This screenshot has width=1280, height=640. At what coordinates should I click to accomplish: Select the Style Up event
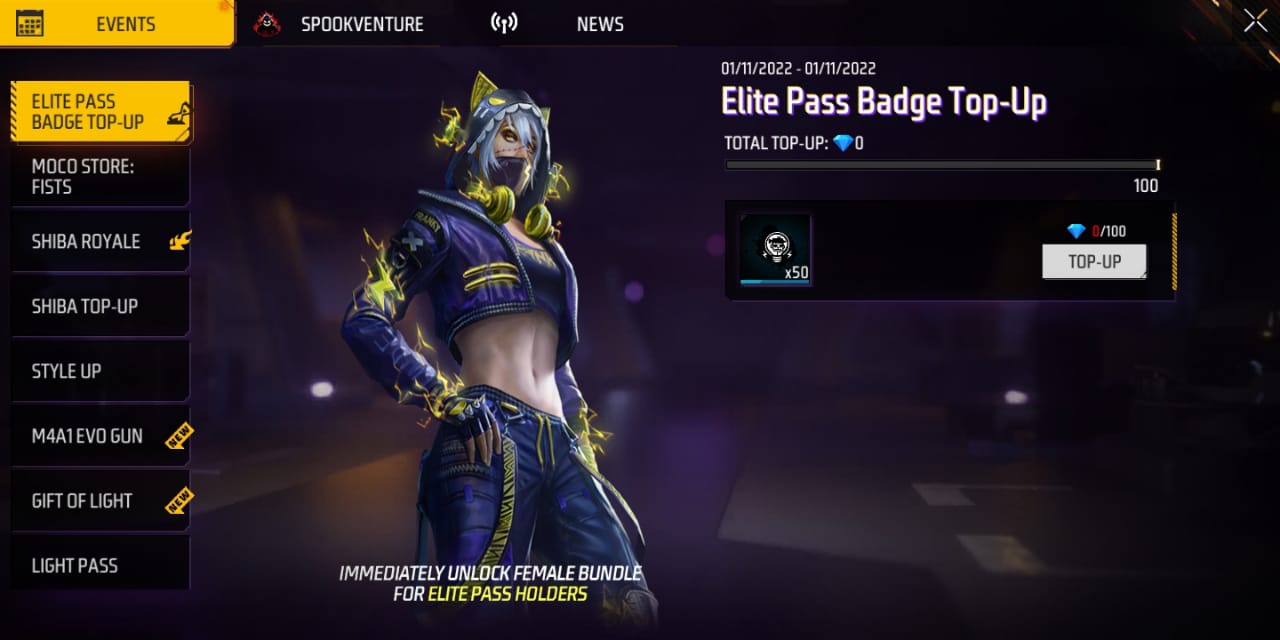tap(100, 371)
